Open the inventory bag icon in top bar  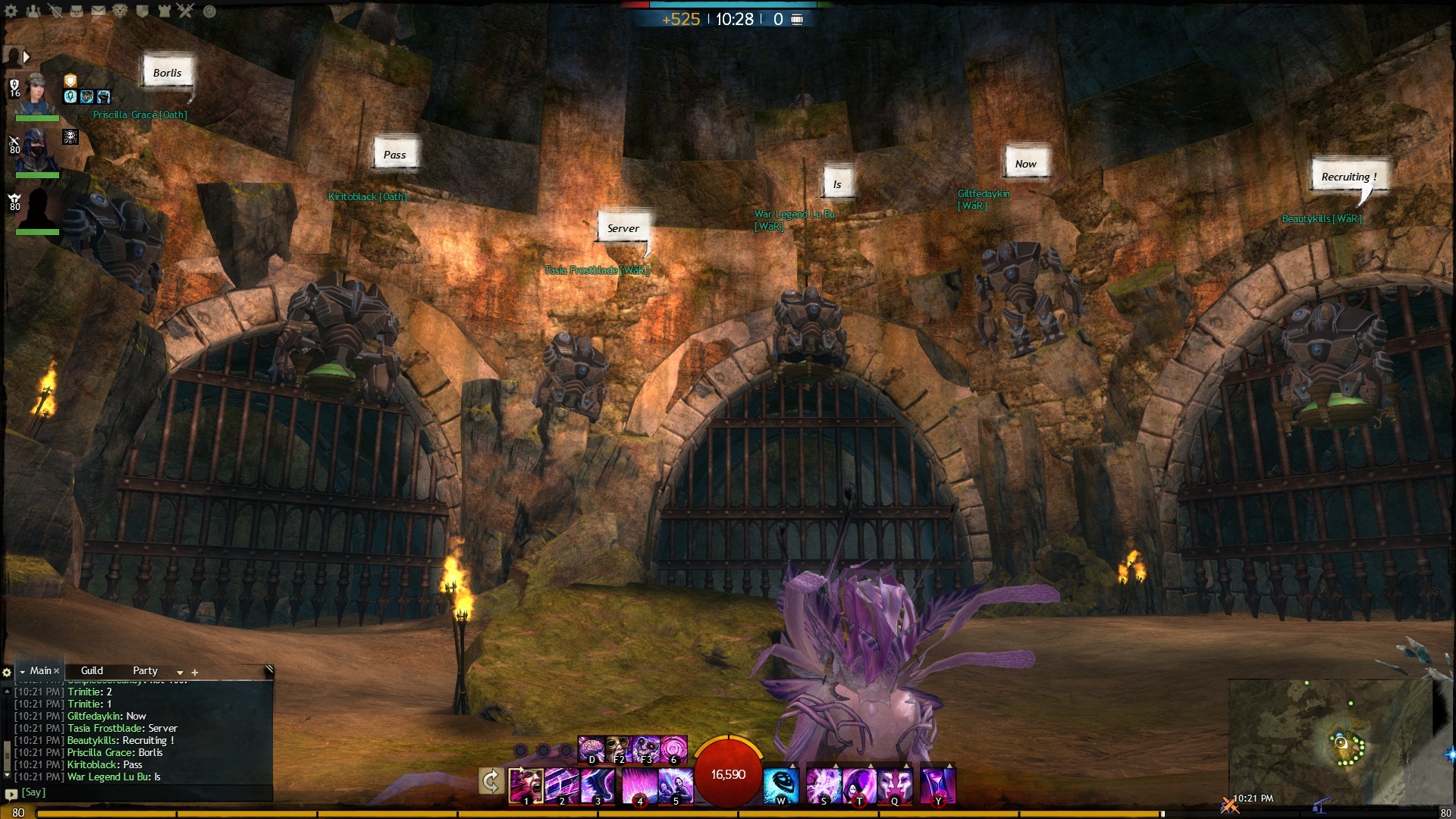(x=77, y=11)
